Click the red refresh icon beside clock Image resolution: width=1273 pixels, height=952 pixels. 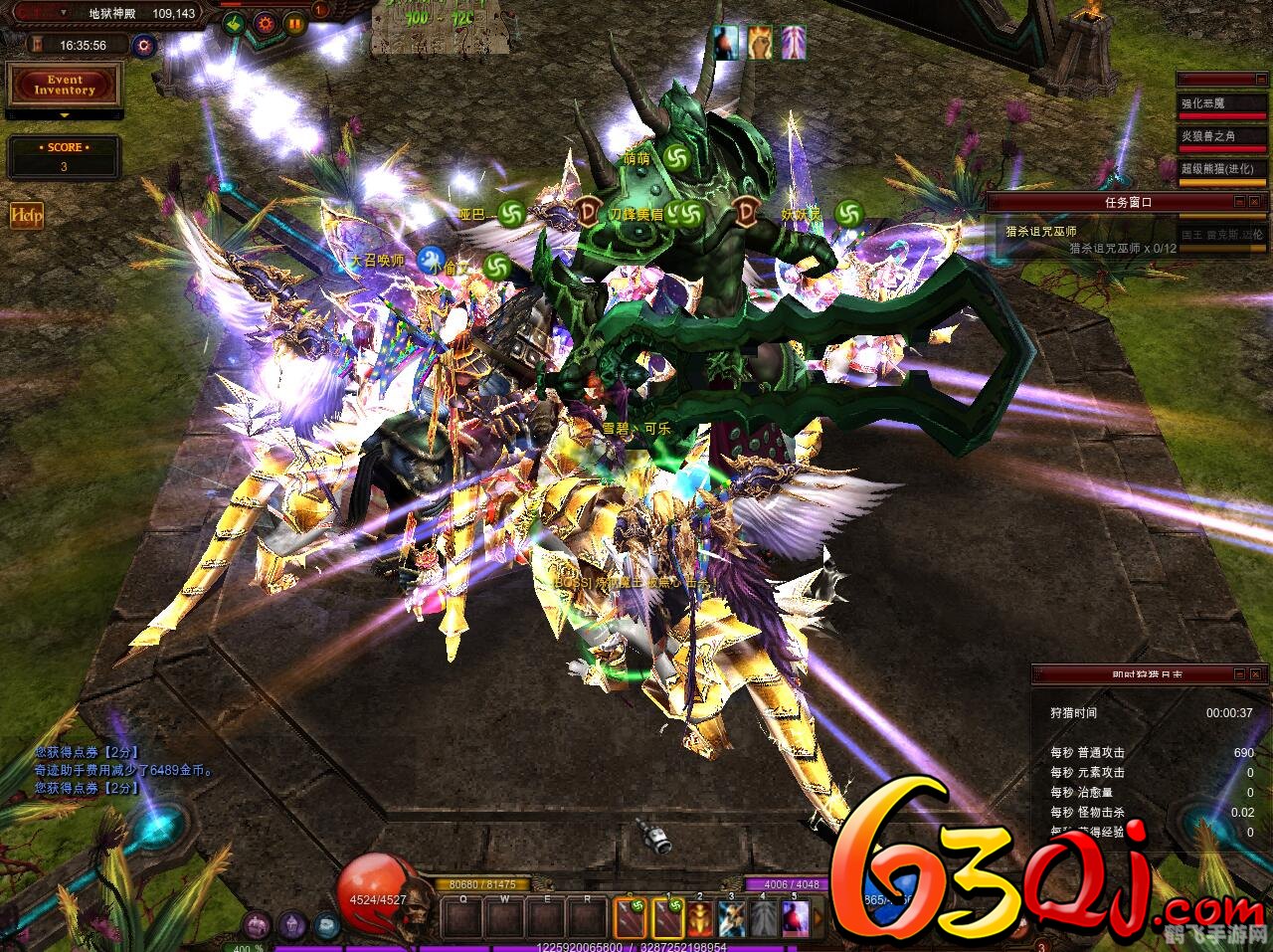pyautogui.click(x=145, y=45)
